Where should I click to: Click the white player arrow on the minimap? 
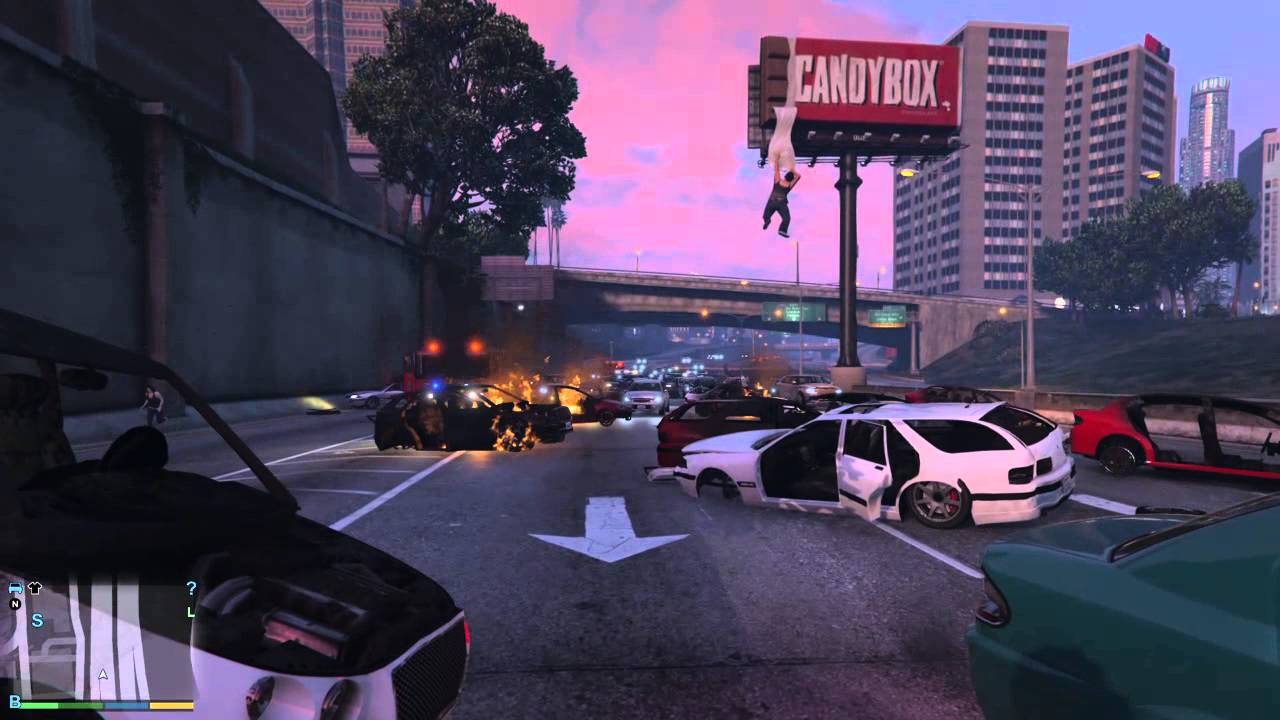(102, 674)
